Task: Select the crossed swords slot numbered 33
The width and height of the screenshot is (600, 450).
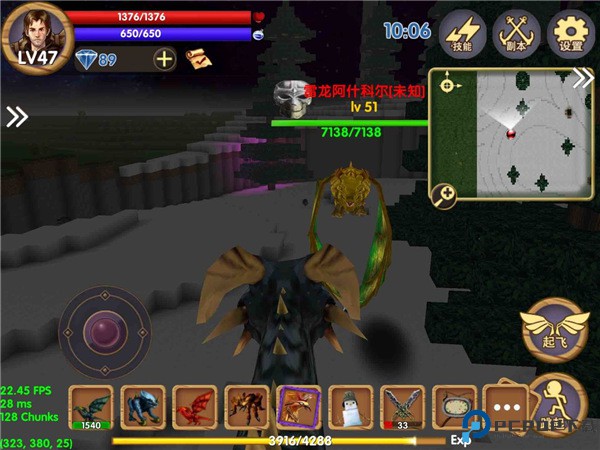Action: pos(402,407)
